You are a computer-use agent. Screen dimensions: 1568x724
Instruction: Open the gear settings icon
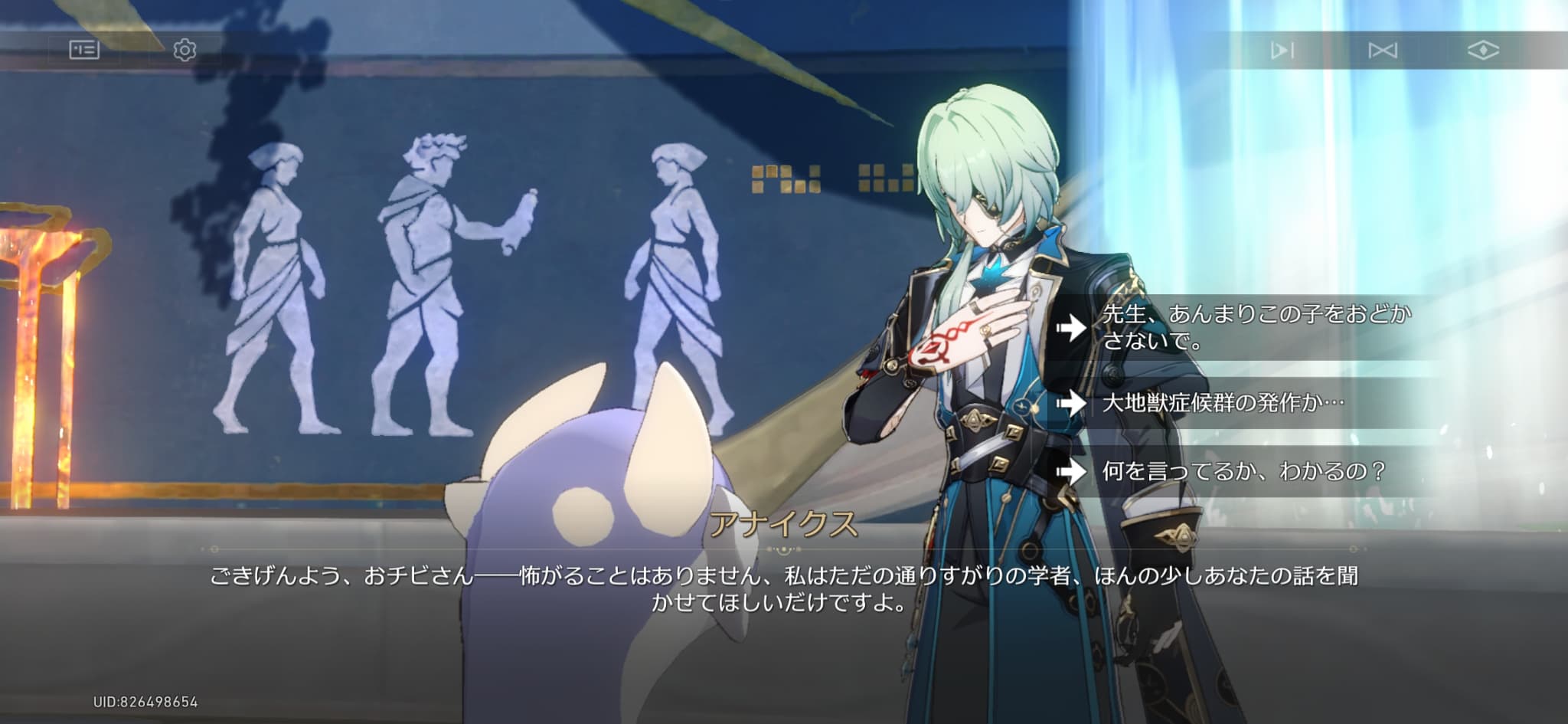tap(185, 51)
